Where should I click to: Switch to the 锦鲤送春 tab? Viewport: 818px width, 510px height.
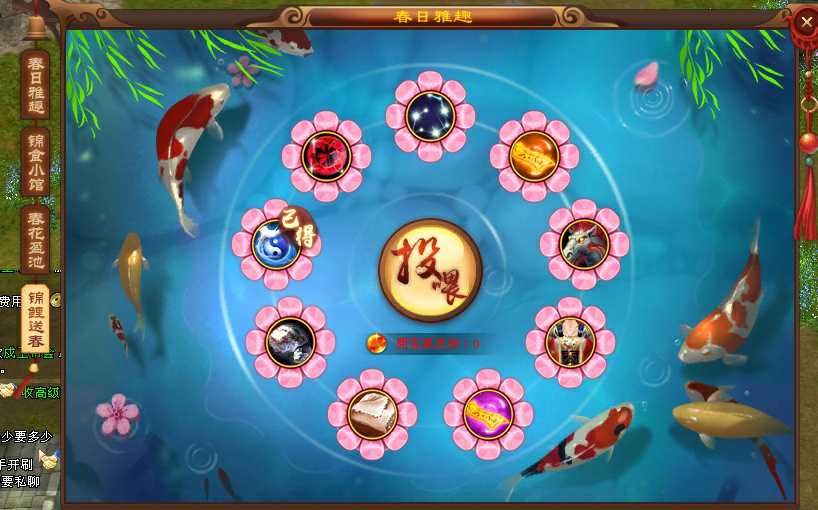coord(35,317)
